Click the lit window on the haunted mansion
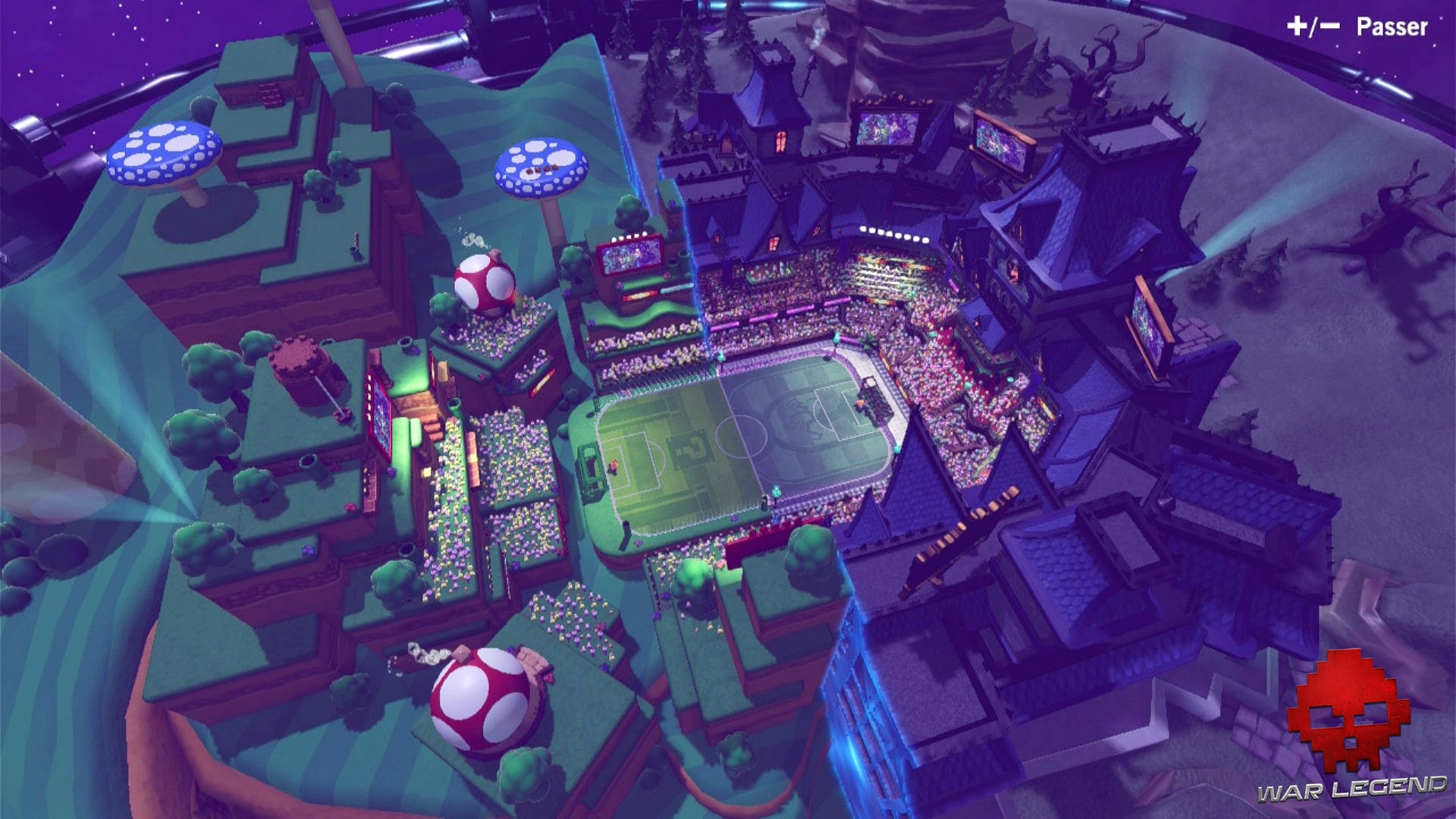 coord(780,140)
